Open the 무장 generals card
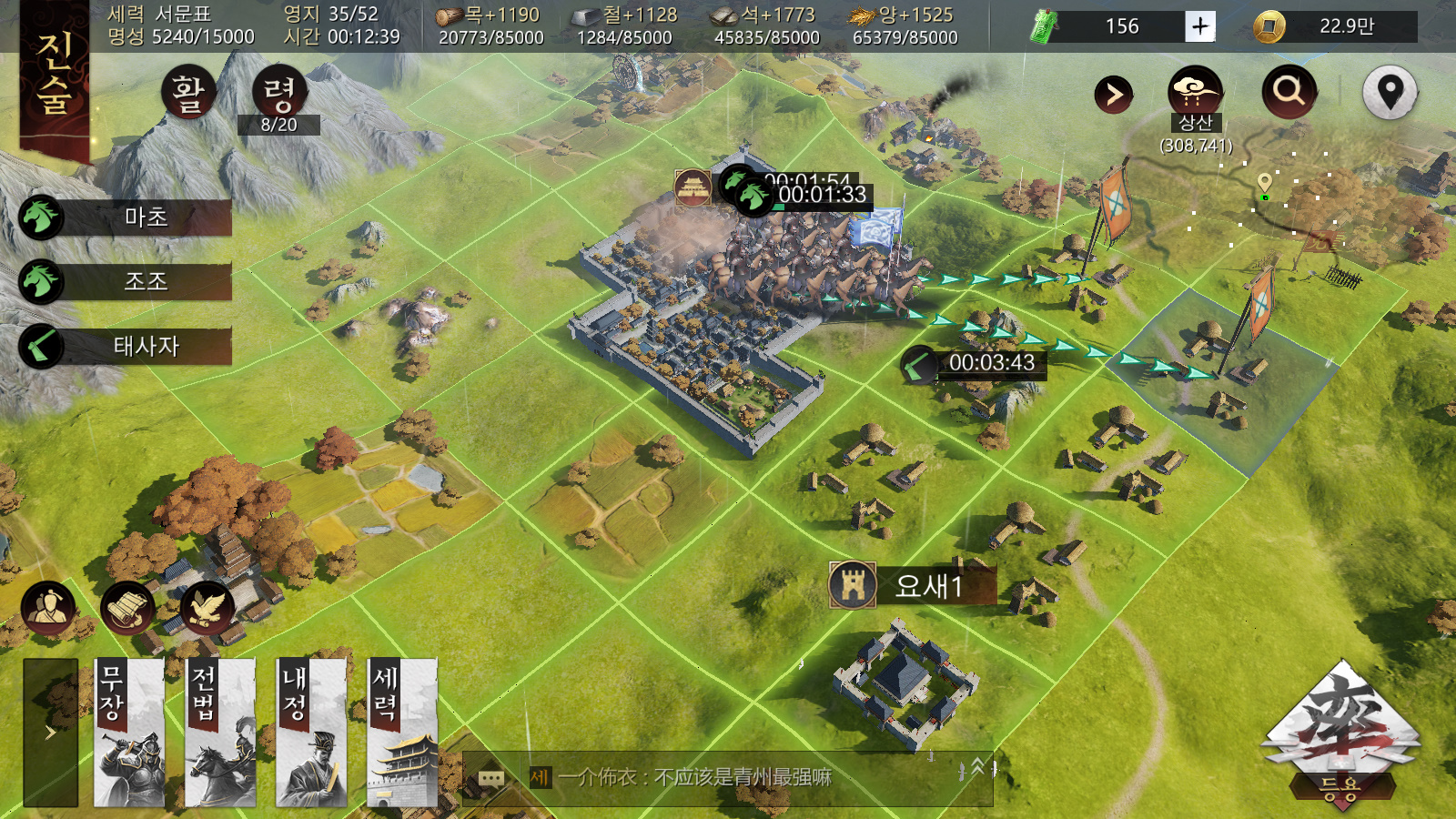 pos(129,733)
